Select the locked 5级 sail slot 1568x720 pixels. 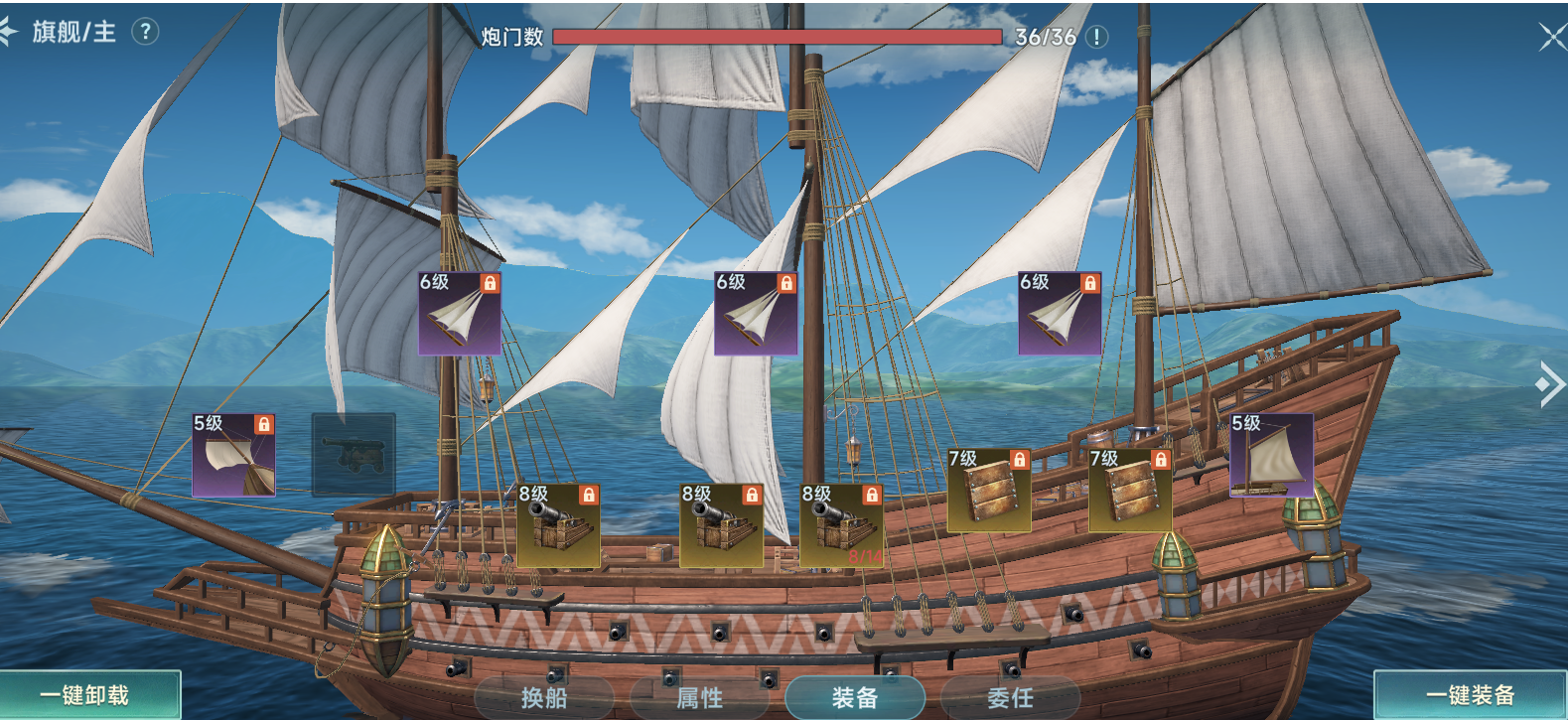(x=233, y=455)
